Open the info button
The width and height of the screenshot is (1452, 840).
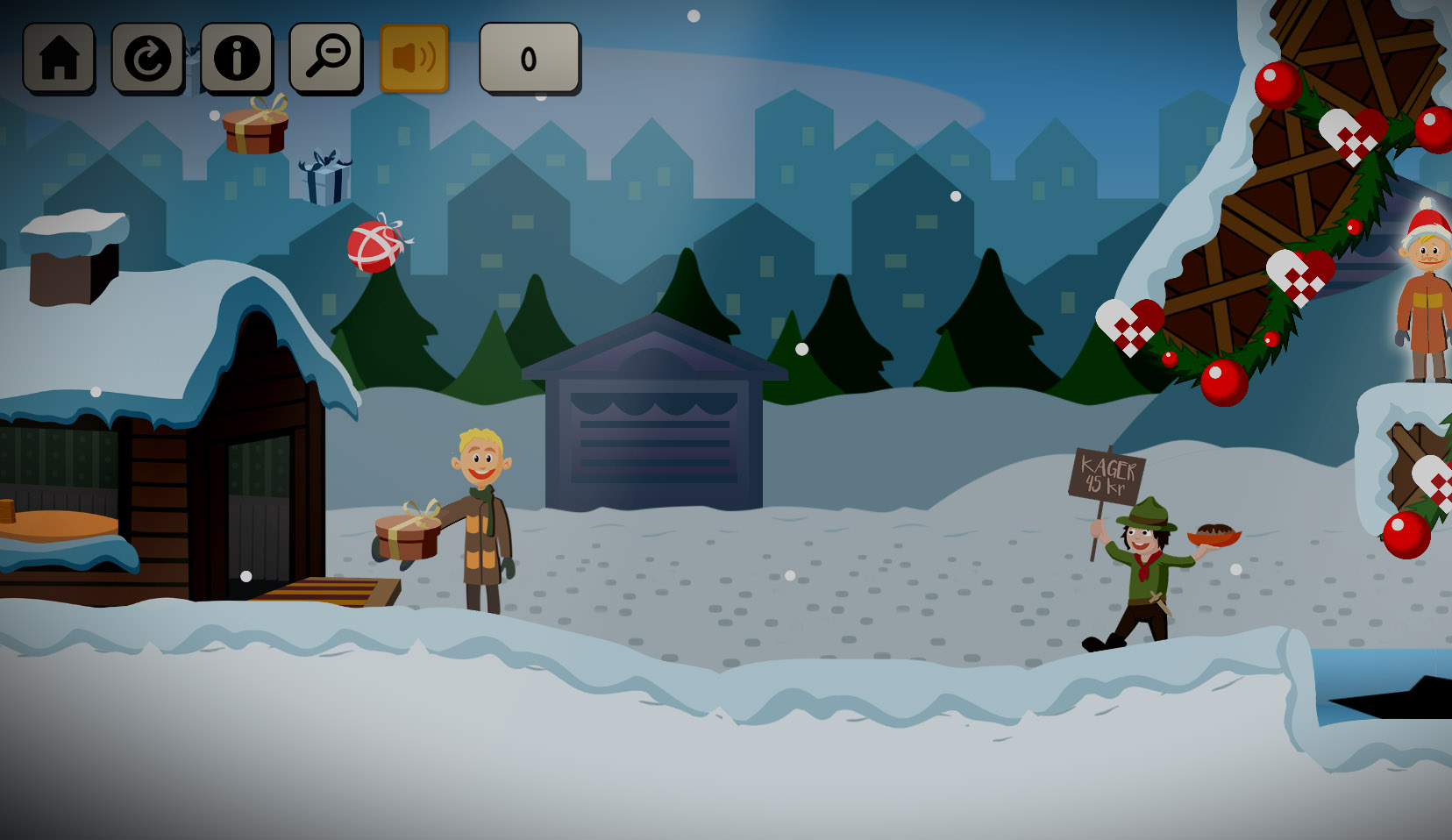pos(236,58)
